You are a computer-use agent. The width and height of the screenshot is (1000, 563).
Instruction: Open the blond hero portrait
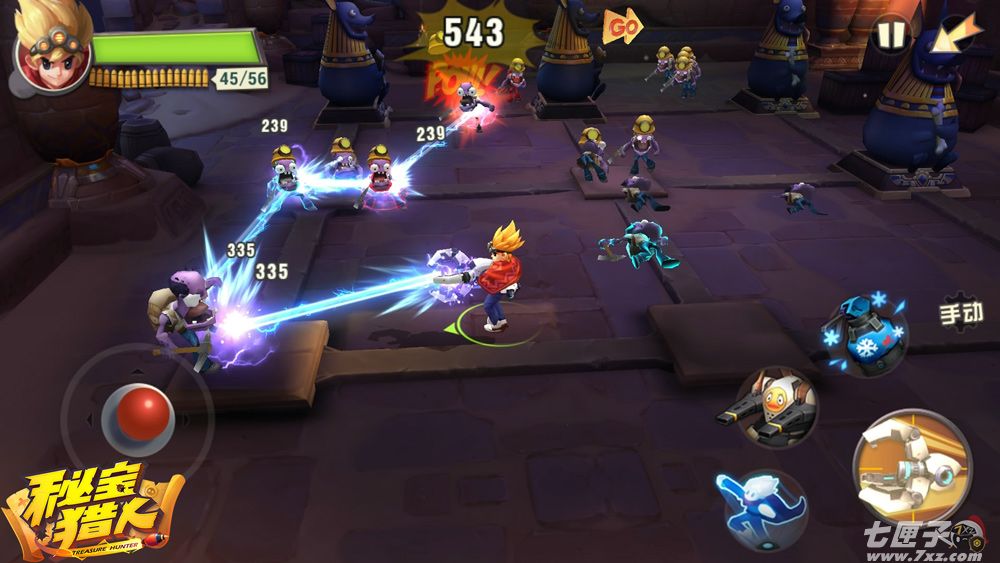(51, 50)
